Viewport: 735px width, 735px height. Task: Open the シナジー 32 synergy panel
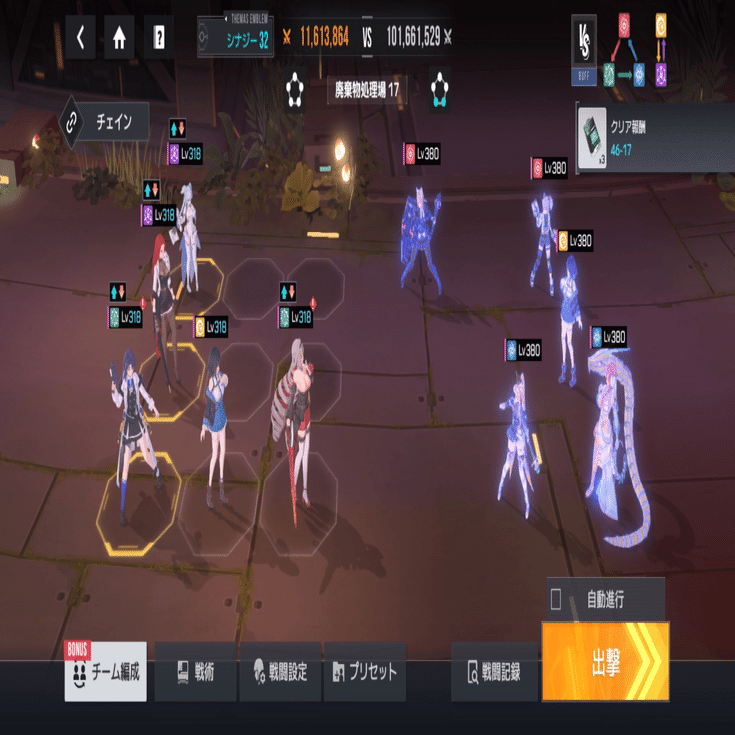point(235,38)
